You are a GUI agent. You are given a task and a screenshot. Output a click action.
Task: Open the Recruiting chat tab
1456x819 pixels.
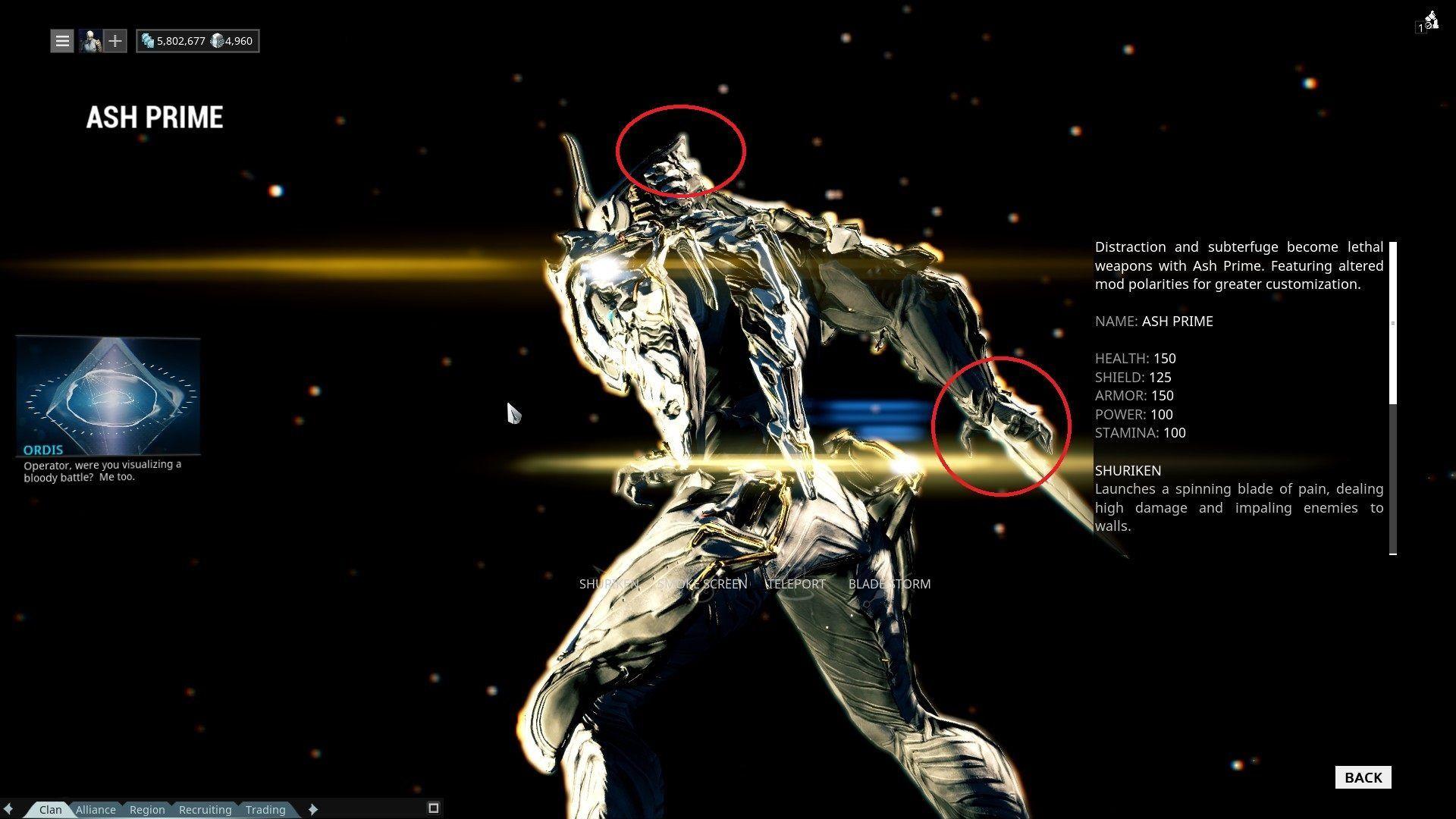click(205, 809)
